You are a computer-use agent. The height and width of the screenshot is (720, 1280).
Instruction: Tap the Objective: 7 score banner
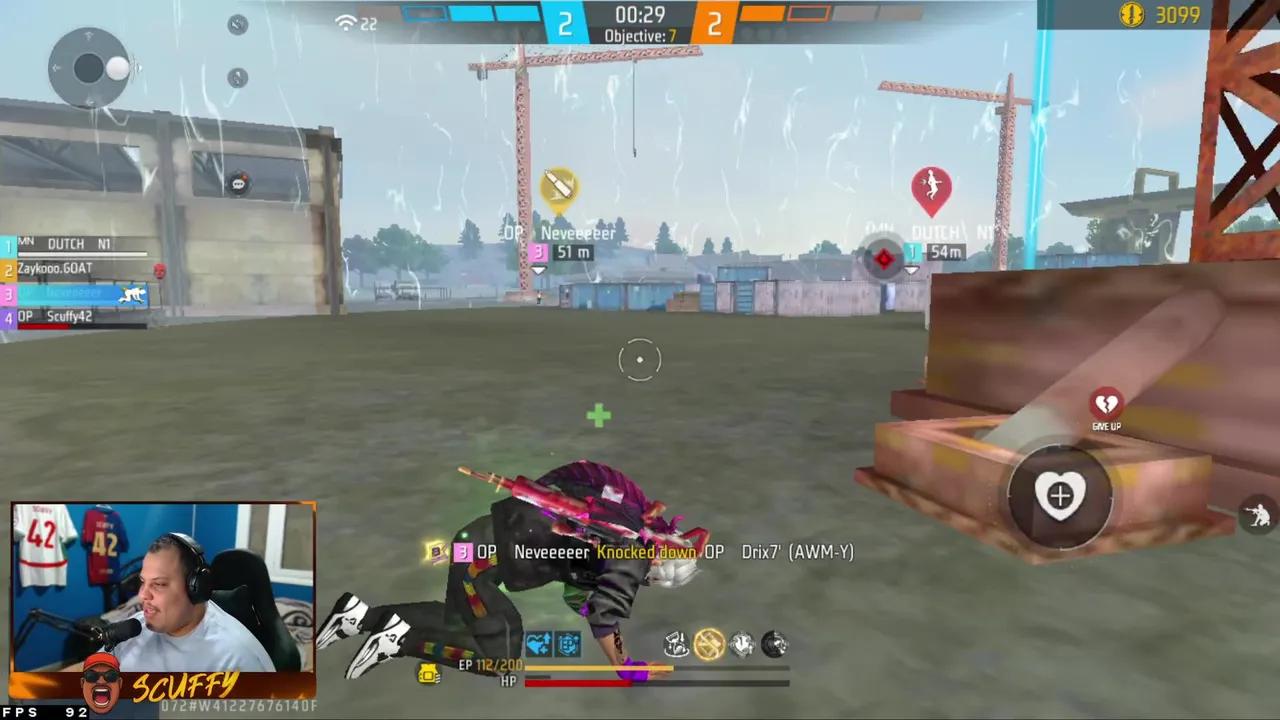pyautogui.click(x=640, y=35)
